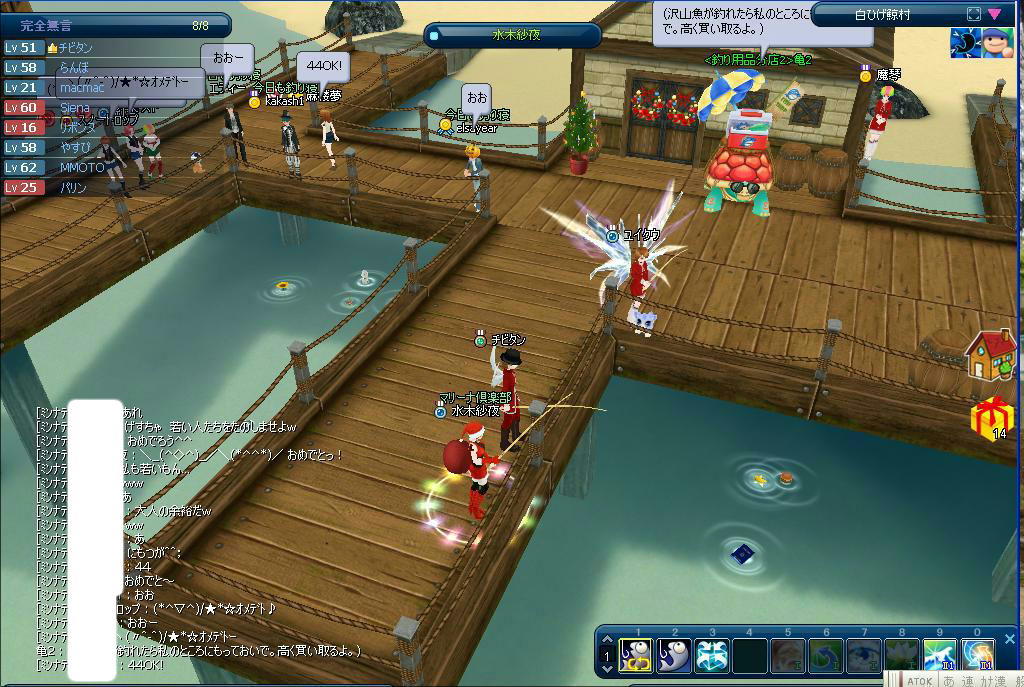Click the blue capped character portrait icon
This screenshot has width=1024, height=687.
pyautogui.click(x=997, y=43)
